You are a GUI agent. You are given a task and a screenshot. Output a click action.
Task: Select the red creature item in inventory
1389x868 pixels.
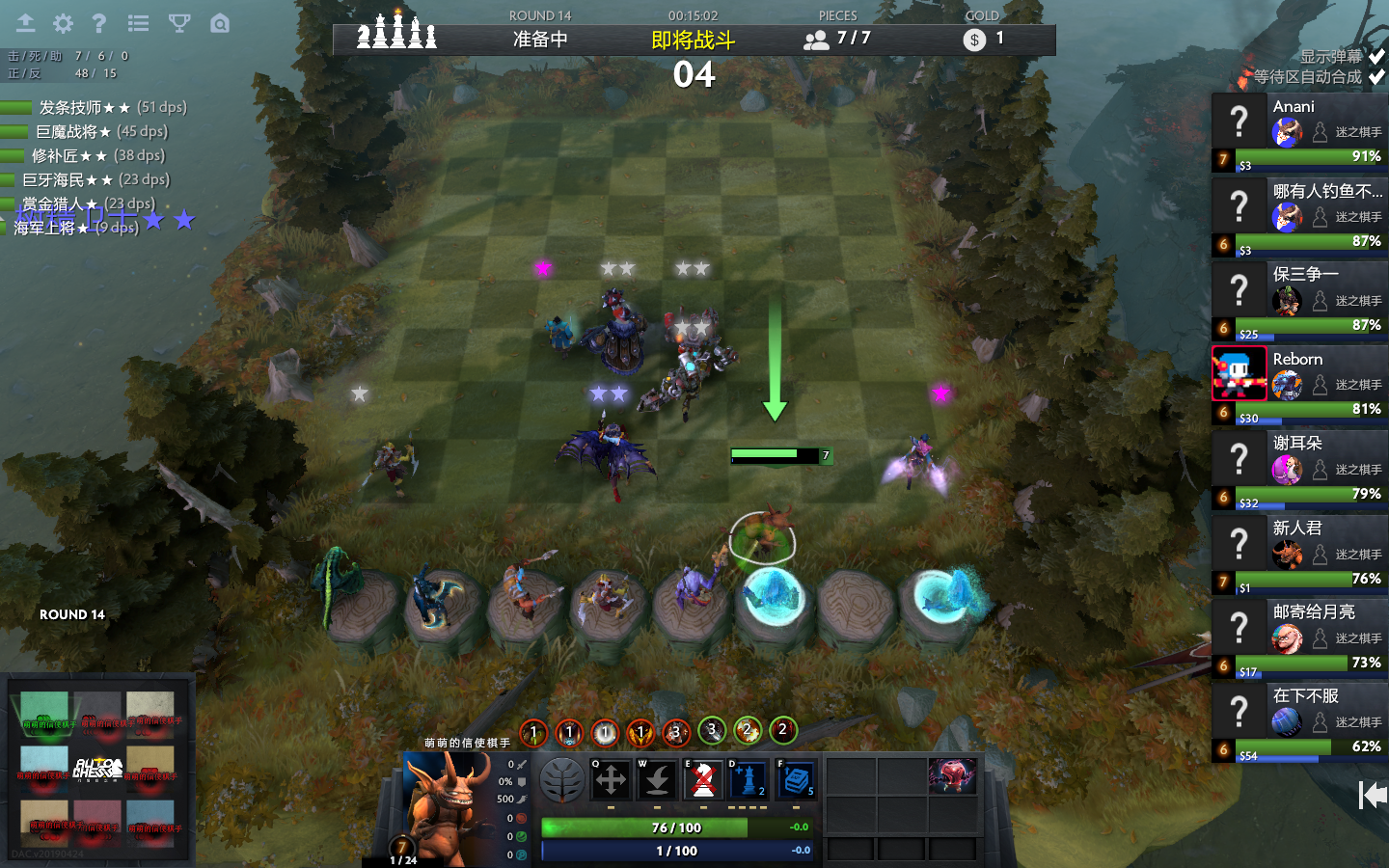951,775
